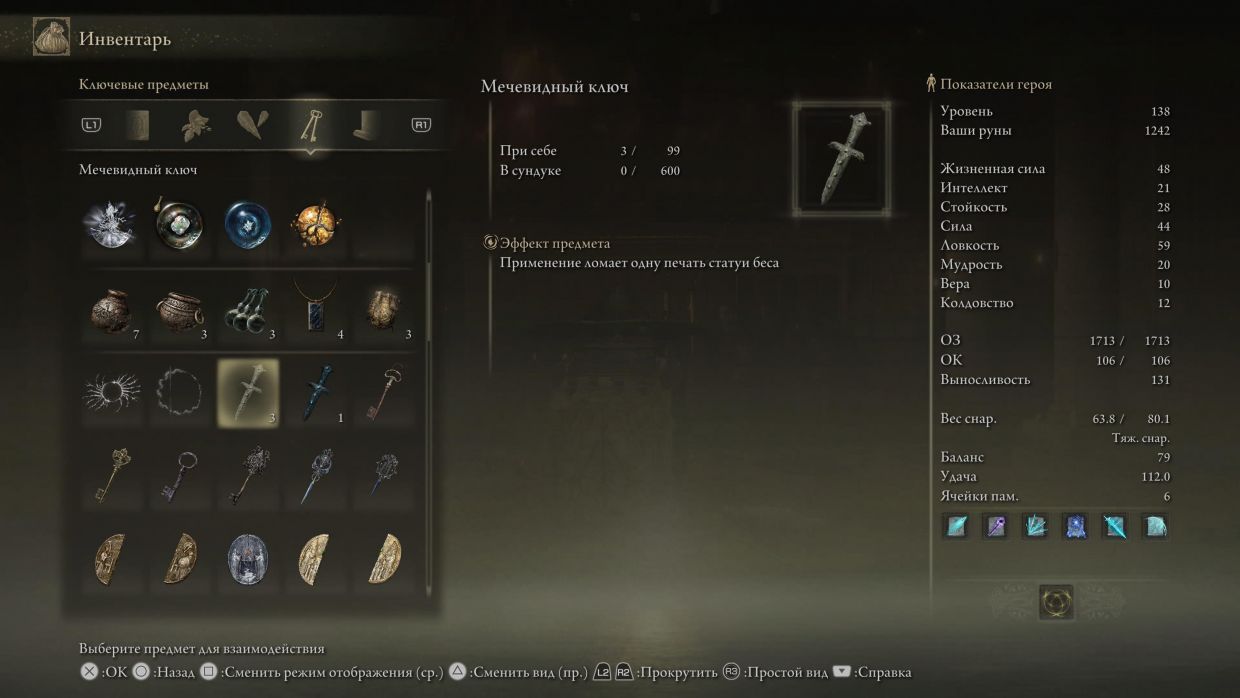
Task: Select the blue shield spell memory slot
Action: tap(1075, 526)
